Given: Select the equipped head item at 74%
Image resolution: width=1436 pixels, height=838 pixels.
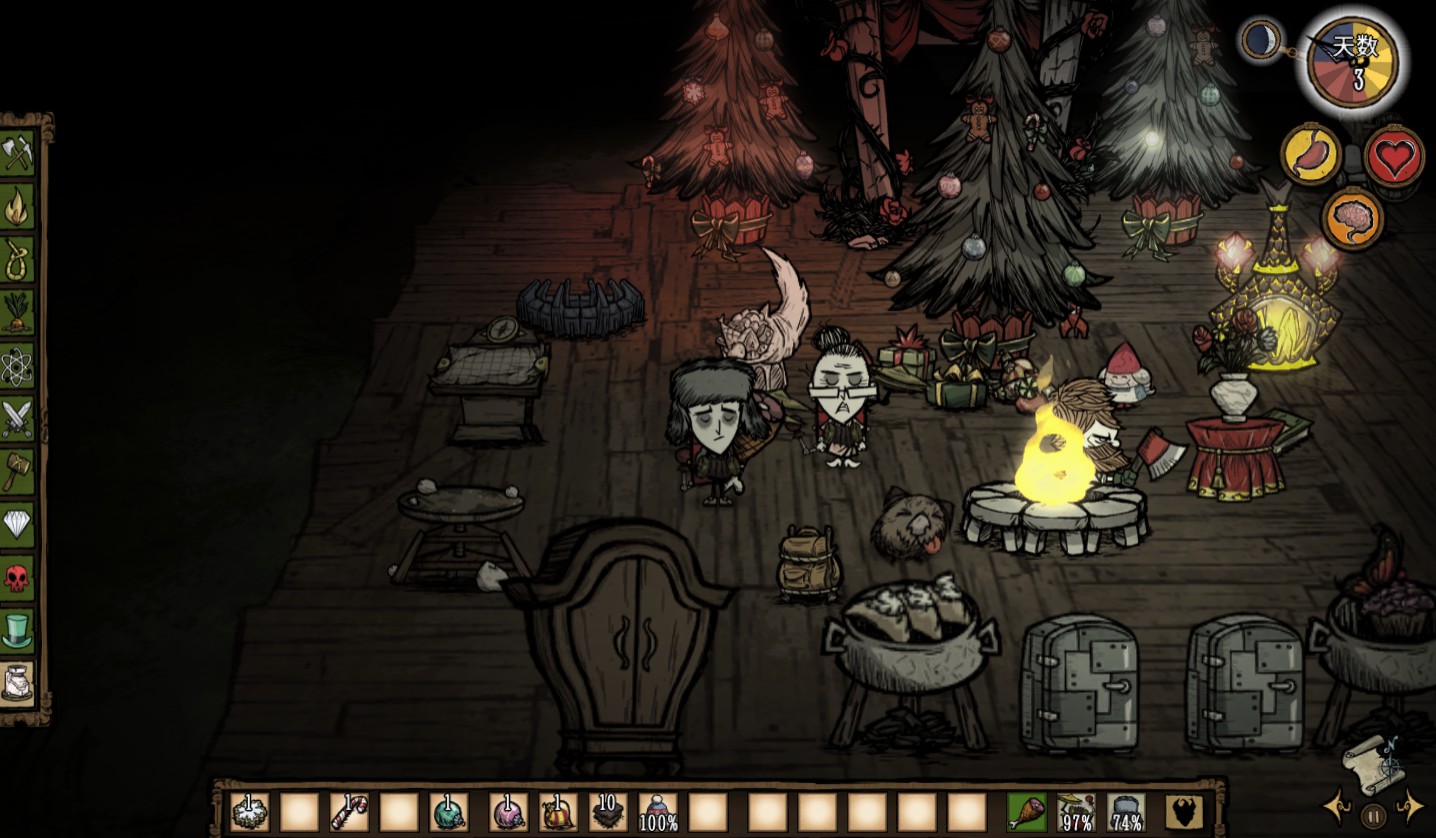Looking at the screenshot, I should tap(1126, 811).
